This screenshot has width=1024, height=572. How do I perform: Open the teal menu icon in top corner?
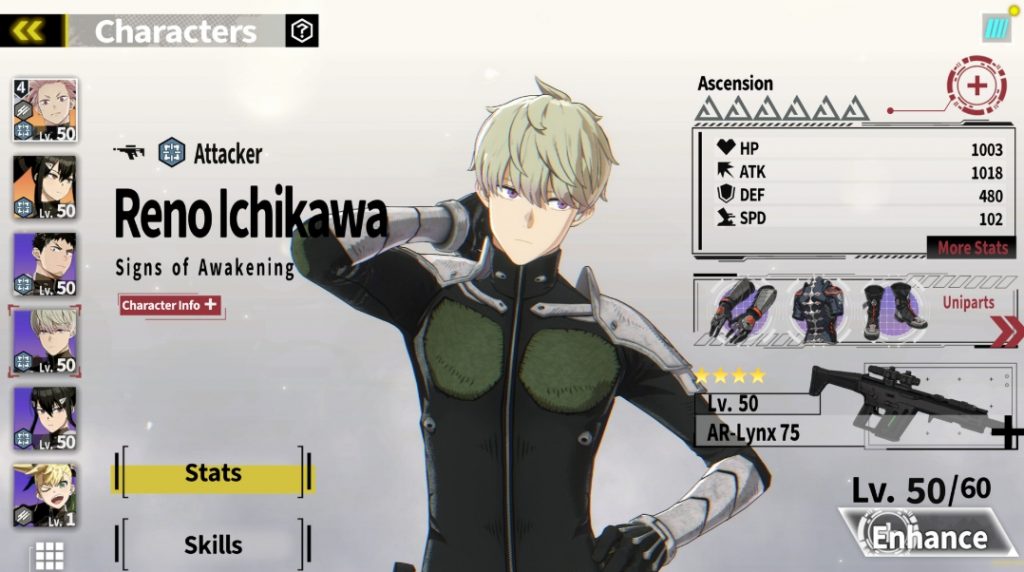[996, 28]
